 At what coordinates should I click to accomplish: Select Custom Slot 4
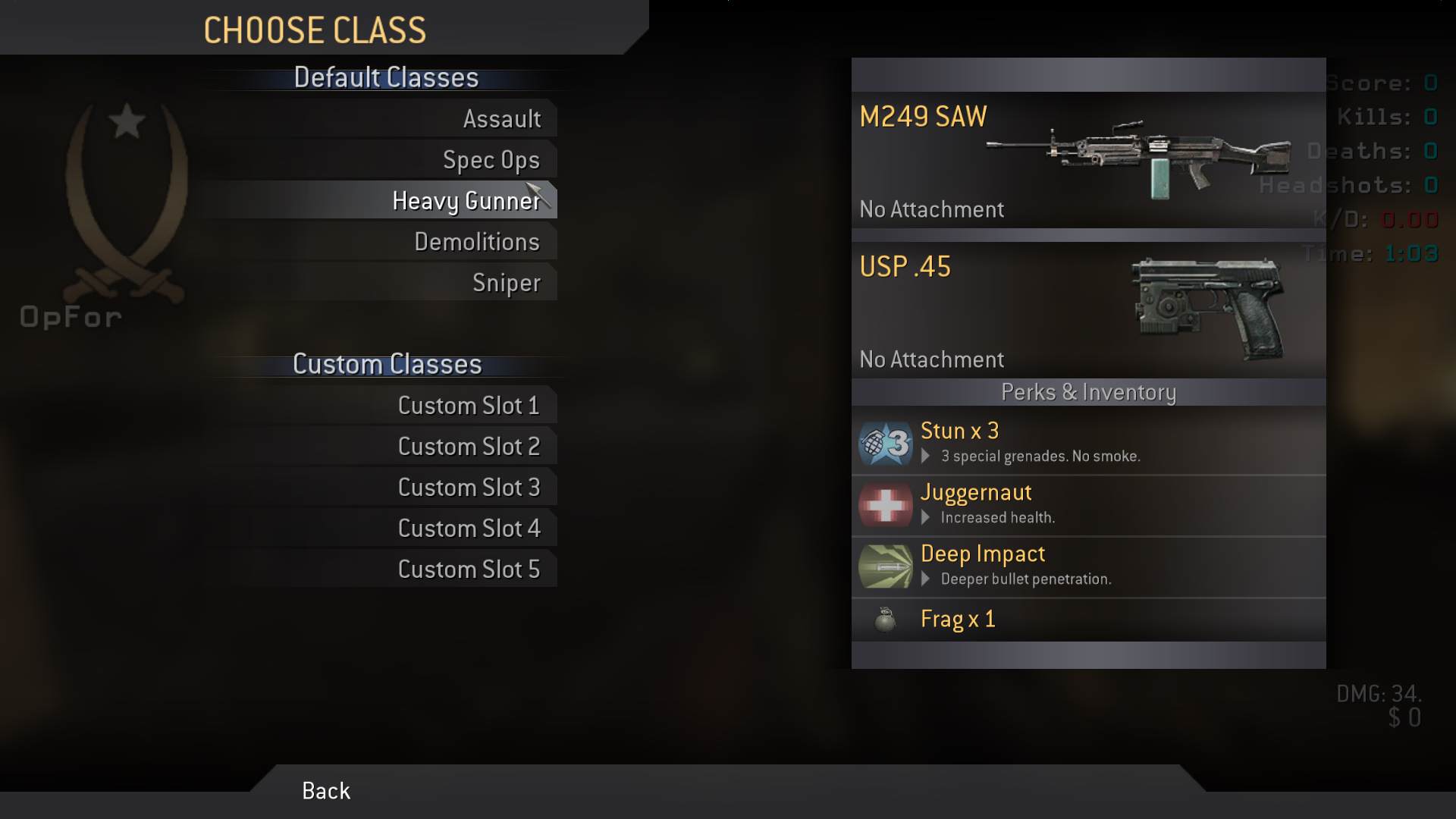(468, 529)
